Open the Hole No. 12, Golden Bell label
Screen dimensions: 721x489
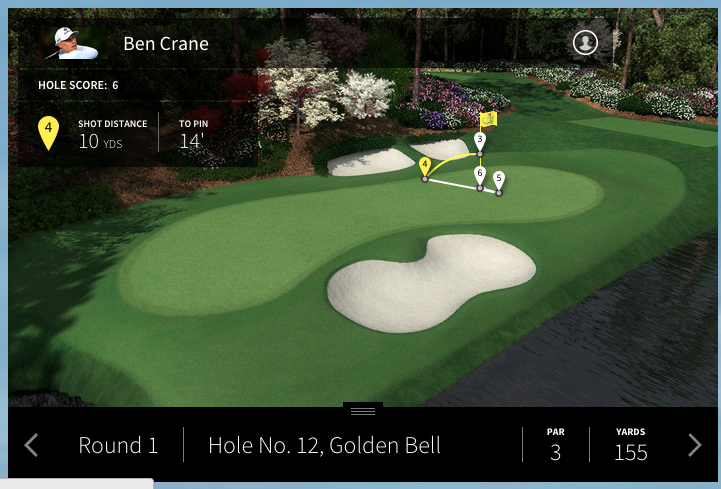324,446
